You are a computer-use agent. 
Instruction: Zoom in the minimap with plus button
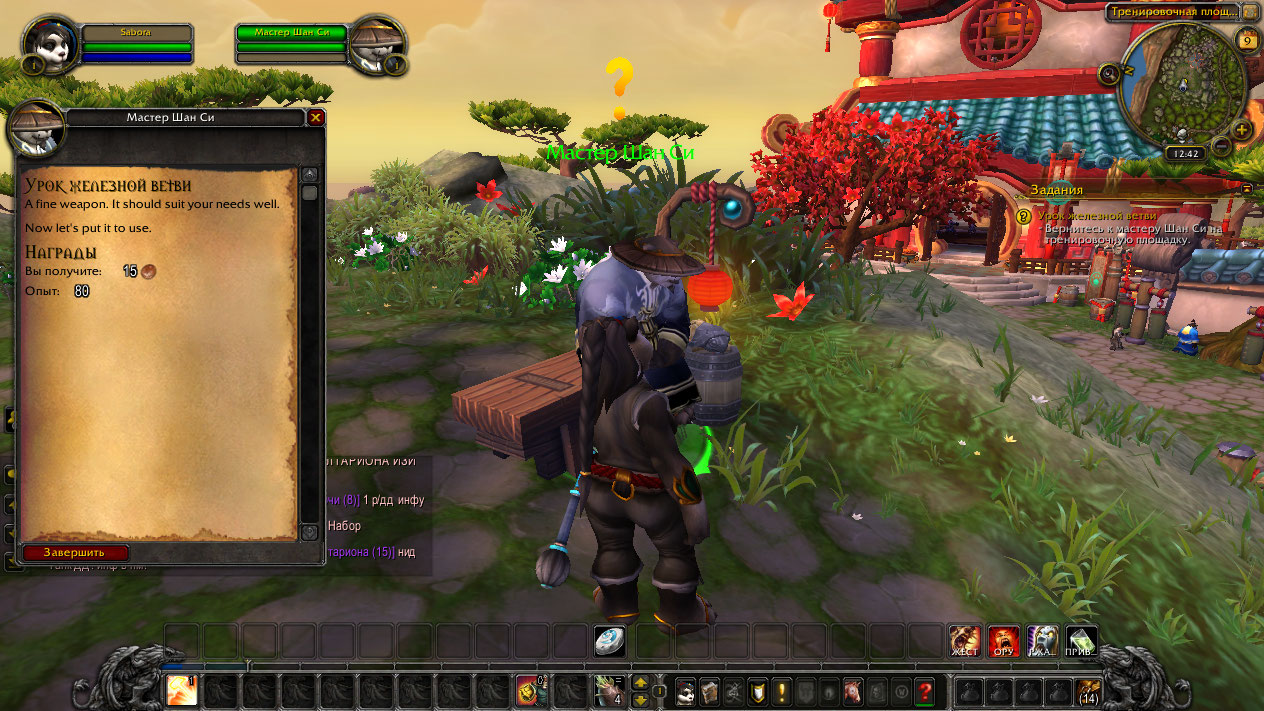point(1242,130)
